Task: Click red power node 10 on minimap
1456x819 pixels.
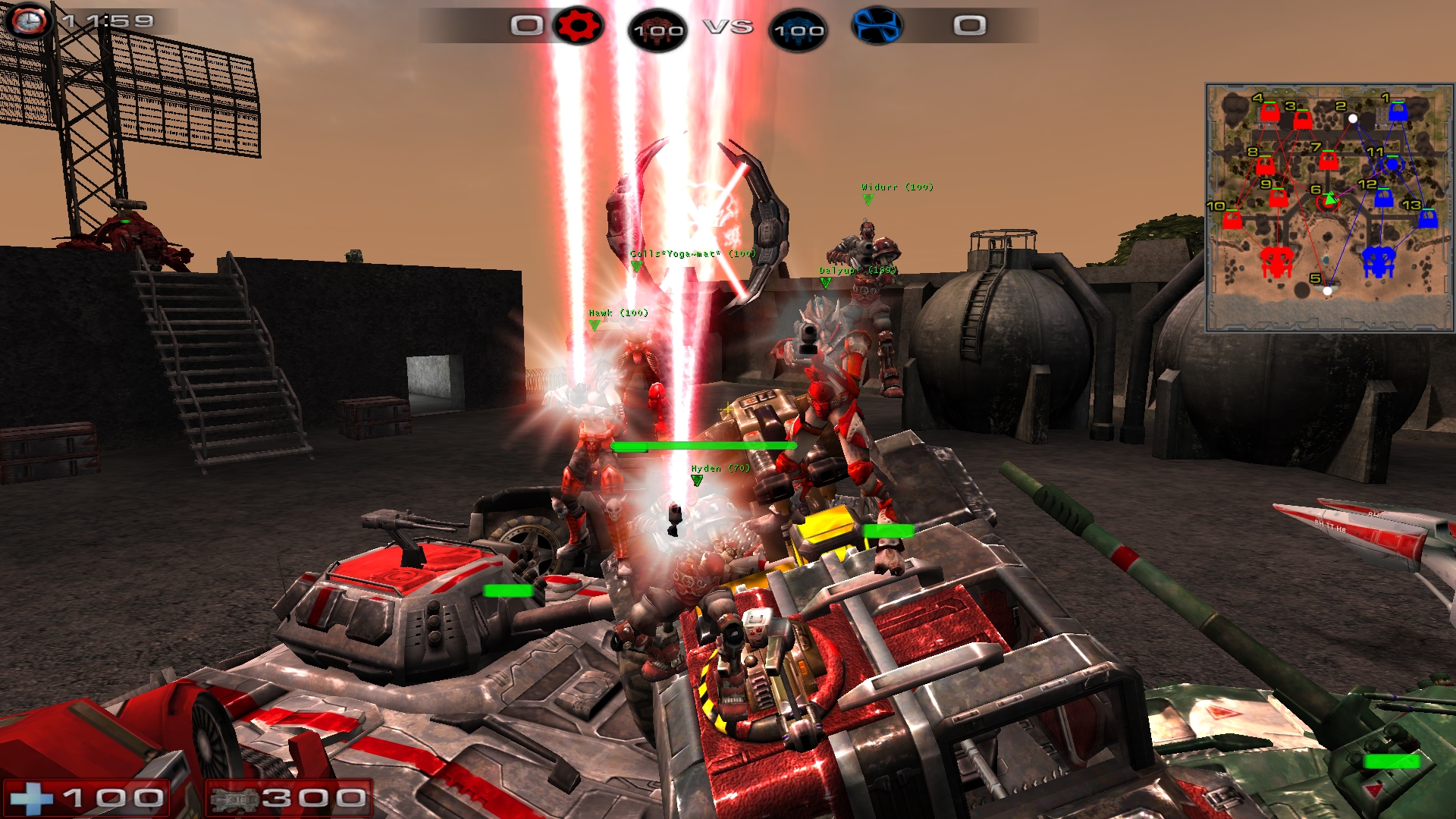Action: [1232, 220]
